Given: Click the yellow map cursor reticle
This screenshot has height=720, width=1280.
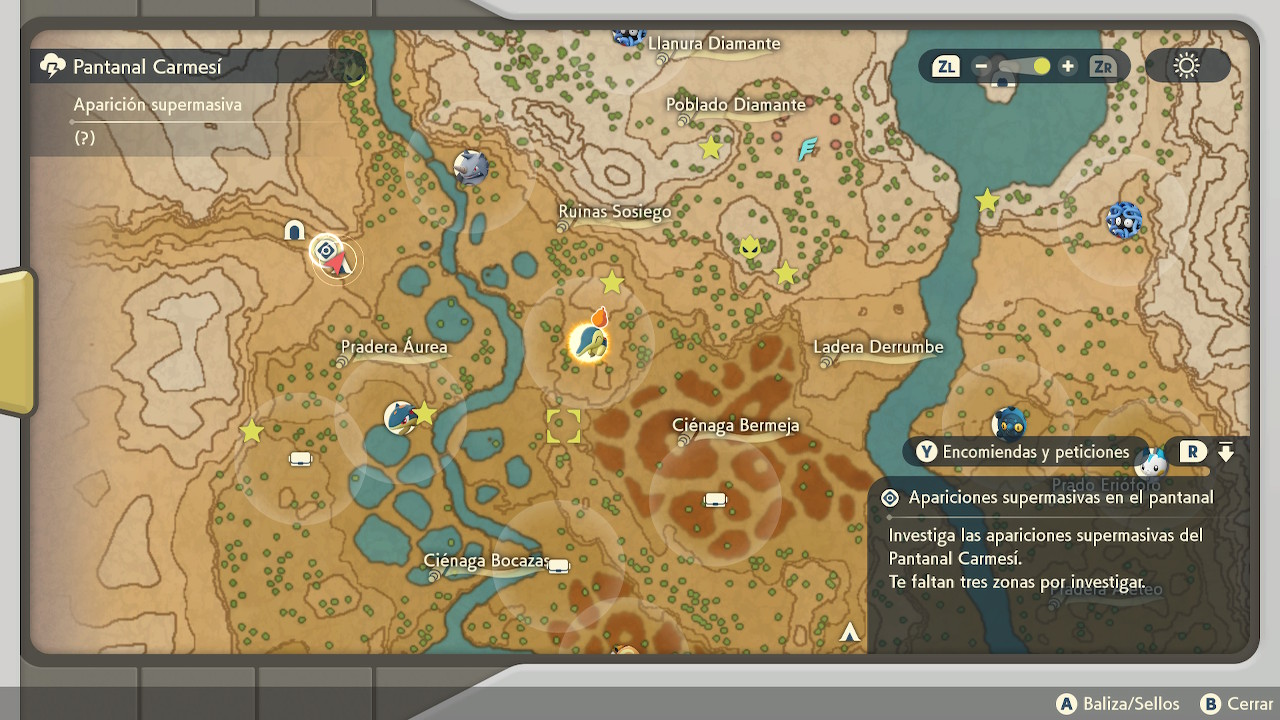Looking at the screenshot, I should [x=563, y=426].
